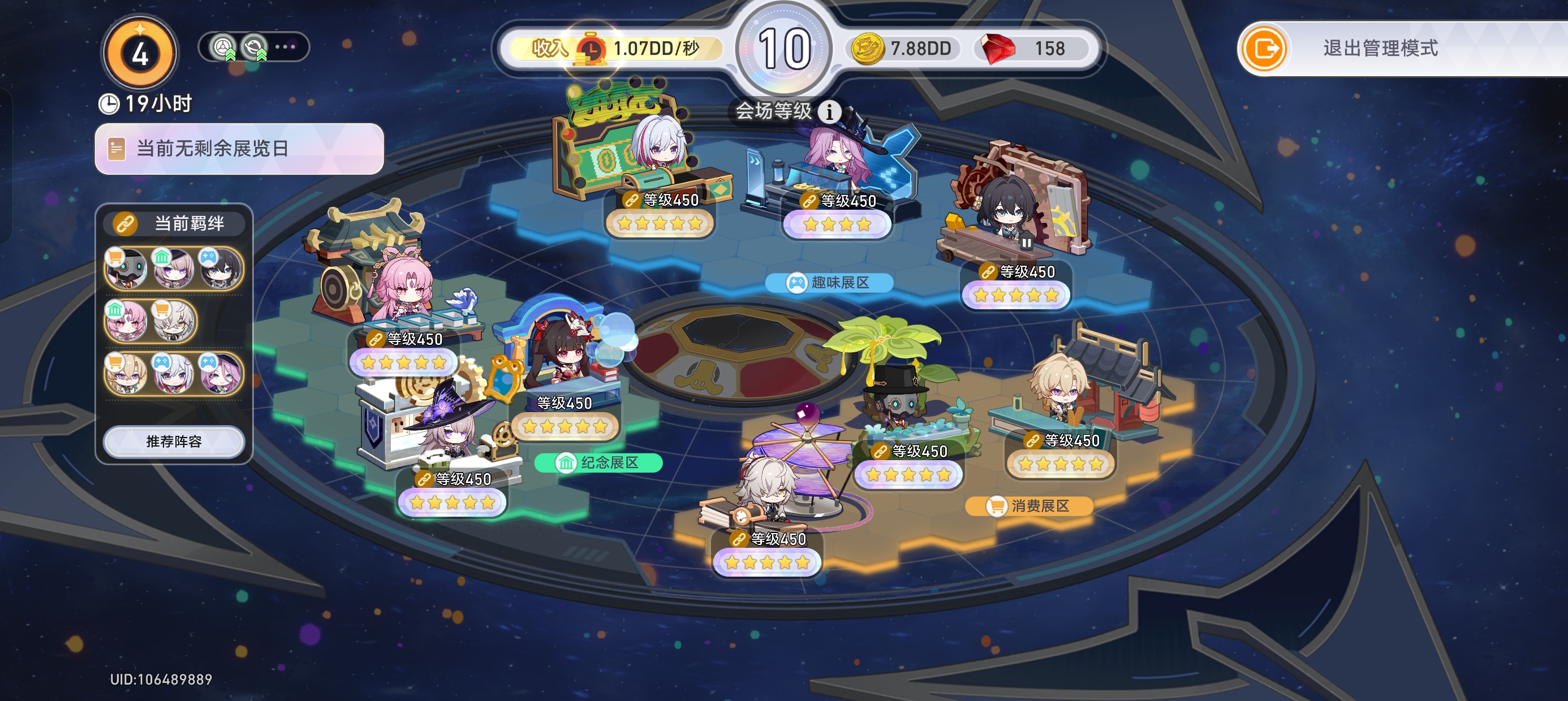Open the 推荐阵容 recommended lineup
Image resolution: width=1568 pixels, height=701 pixels.
pos(174,441)
